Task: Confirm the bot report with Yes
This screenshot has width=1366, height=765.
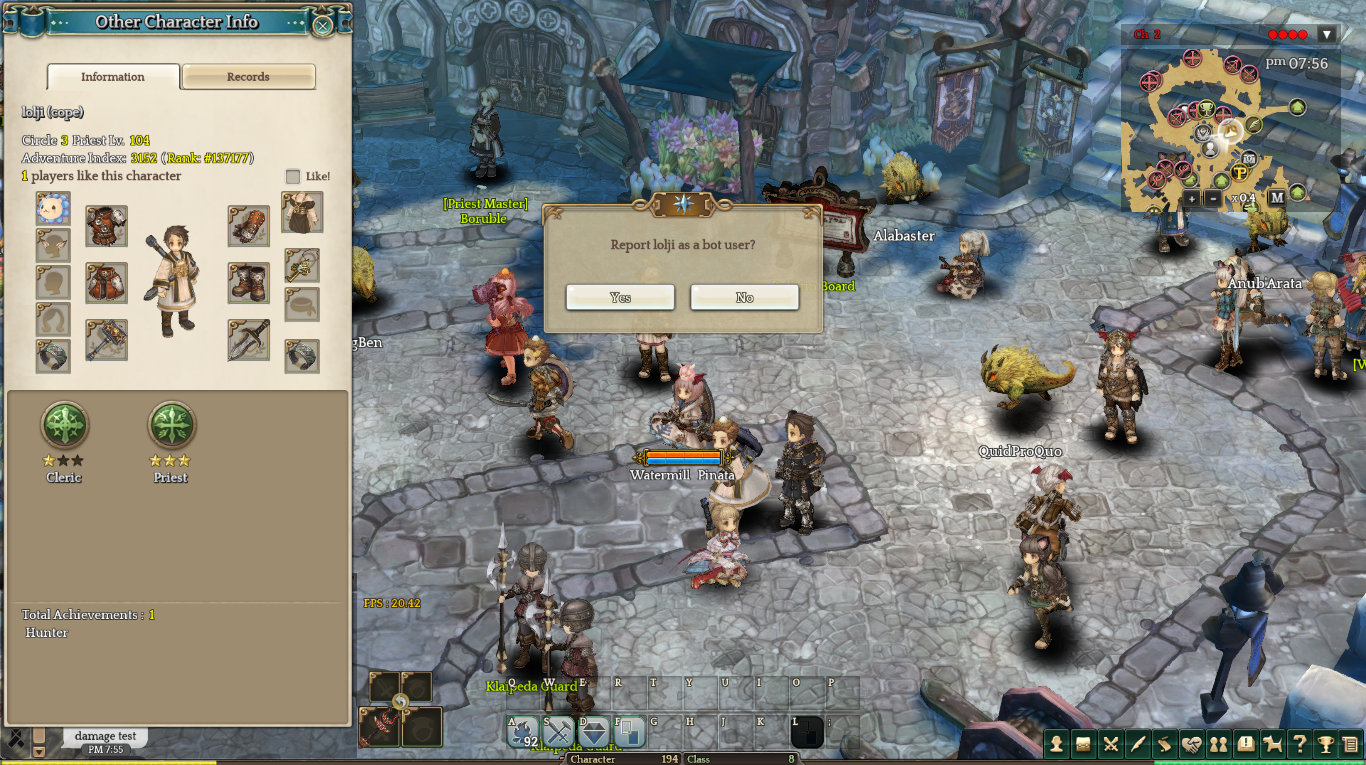Action: (x=620, y=297)
